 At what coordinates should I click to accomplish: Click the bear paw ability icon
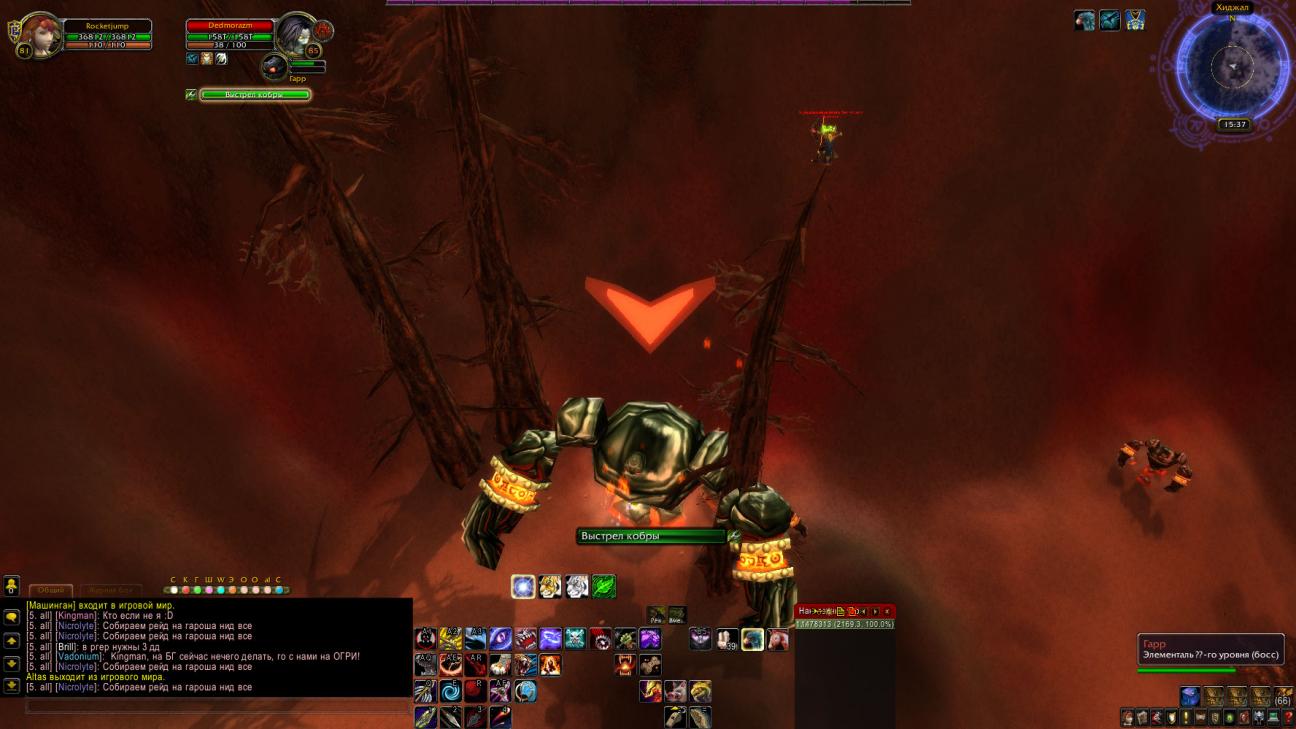click(501, 665)
